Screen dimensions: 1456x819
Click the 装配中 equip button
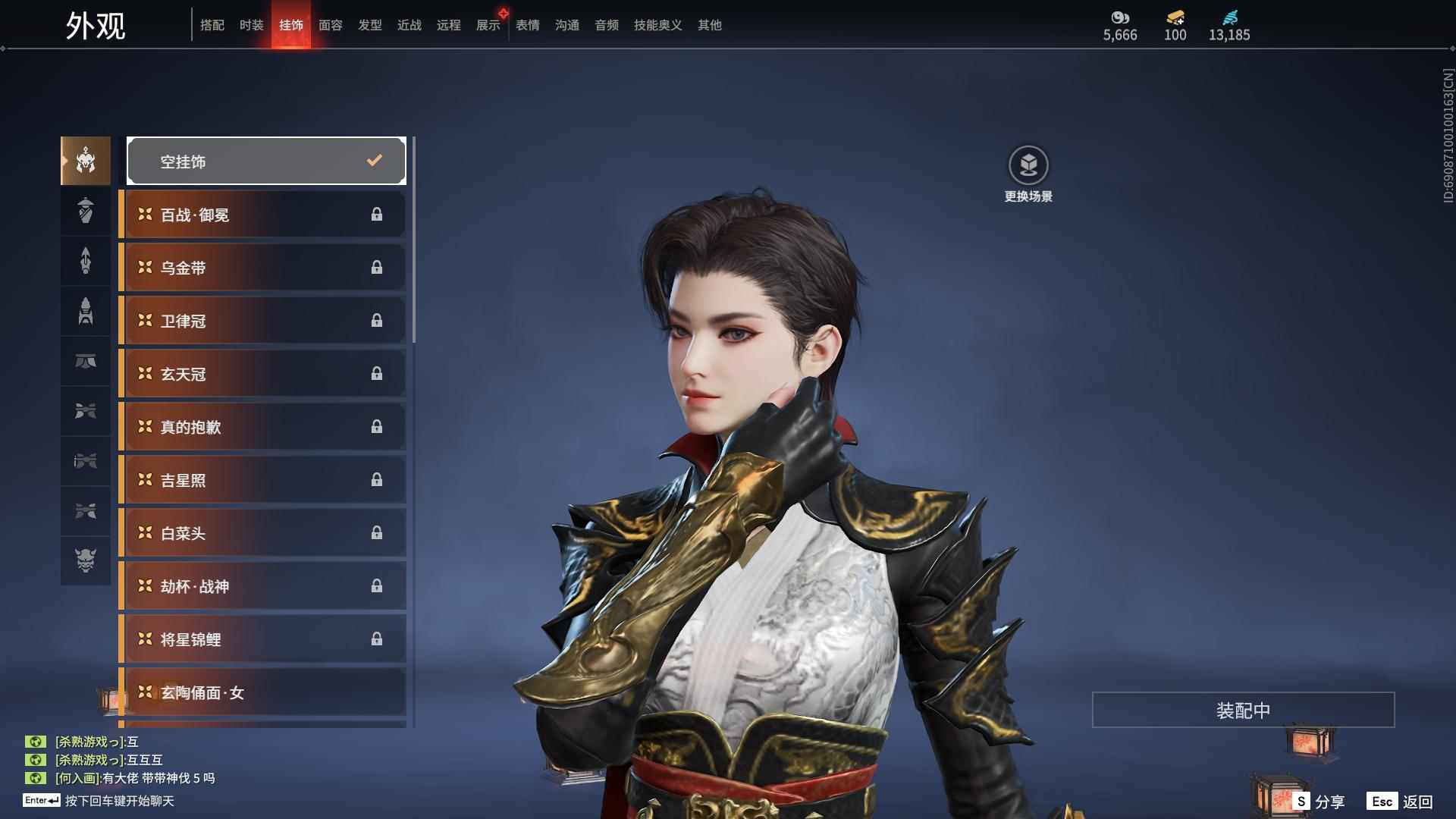click(1243, 710)
